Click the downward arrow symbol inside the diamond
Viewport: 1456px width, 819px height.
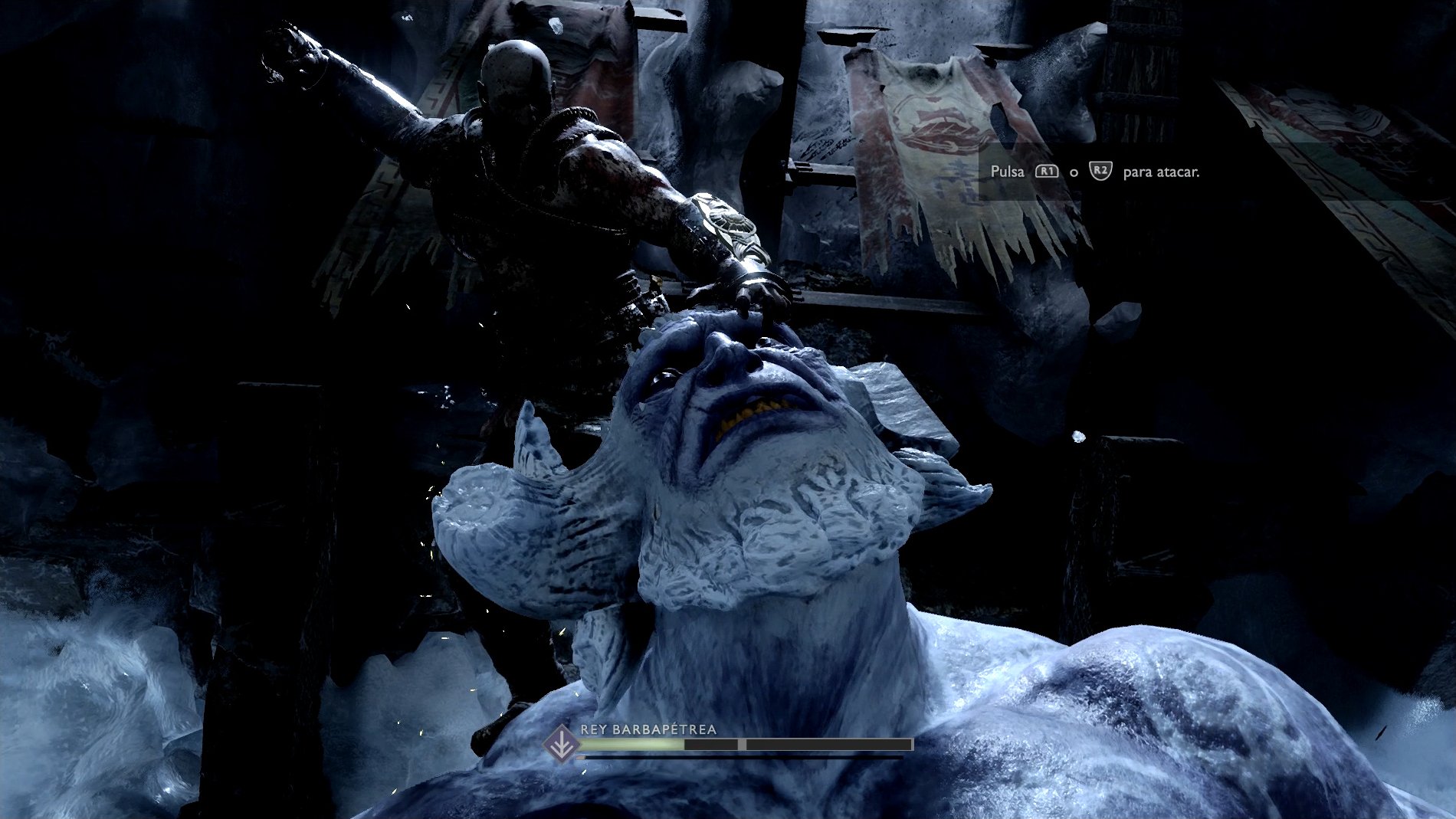pyautogui.click(x=560, y=742)
